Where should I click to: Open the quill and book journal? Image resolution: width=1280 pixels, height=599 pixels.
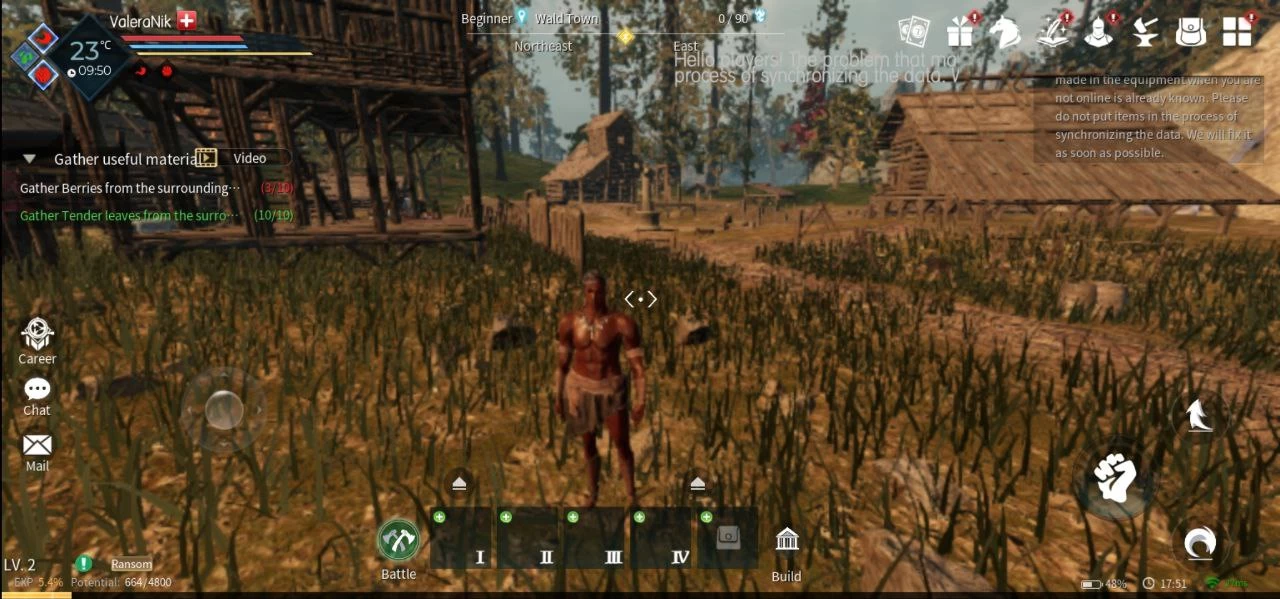[x=1051, y=32]
